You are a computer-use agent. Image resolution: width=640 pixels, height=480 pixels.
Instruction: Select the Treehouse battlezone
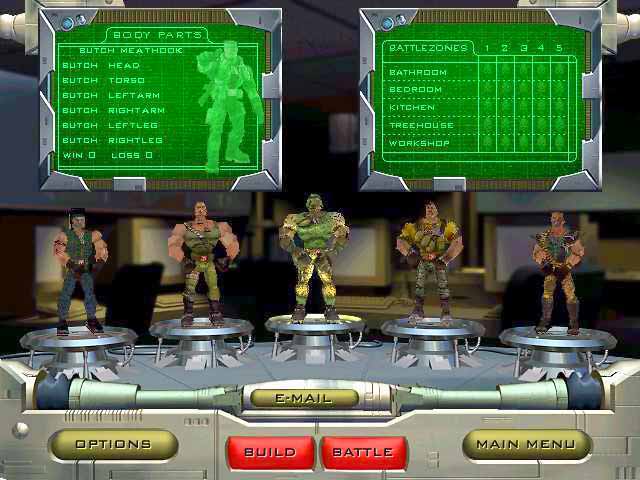420,125
